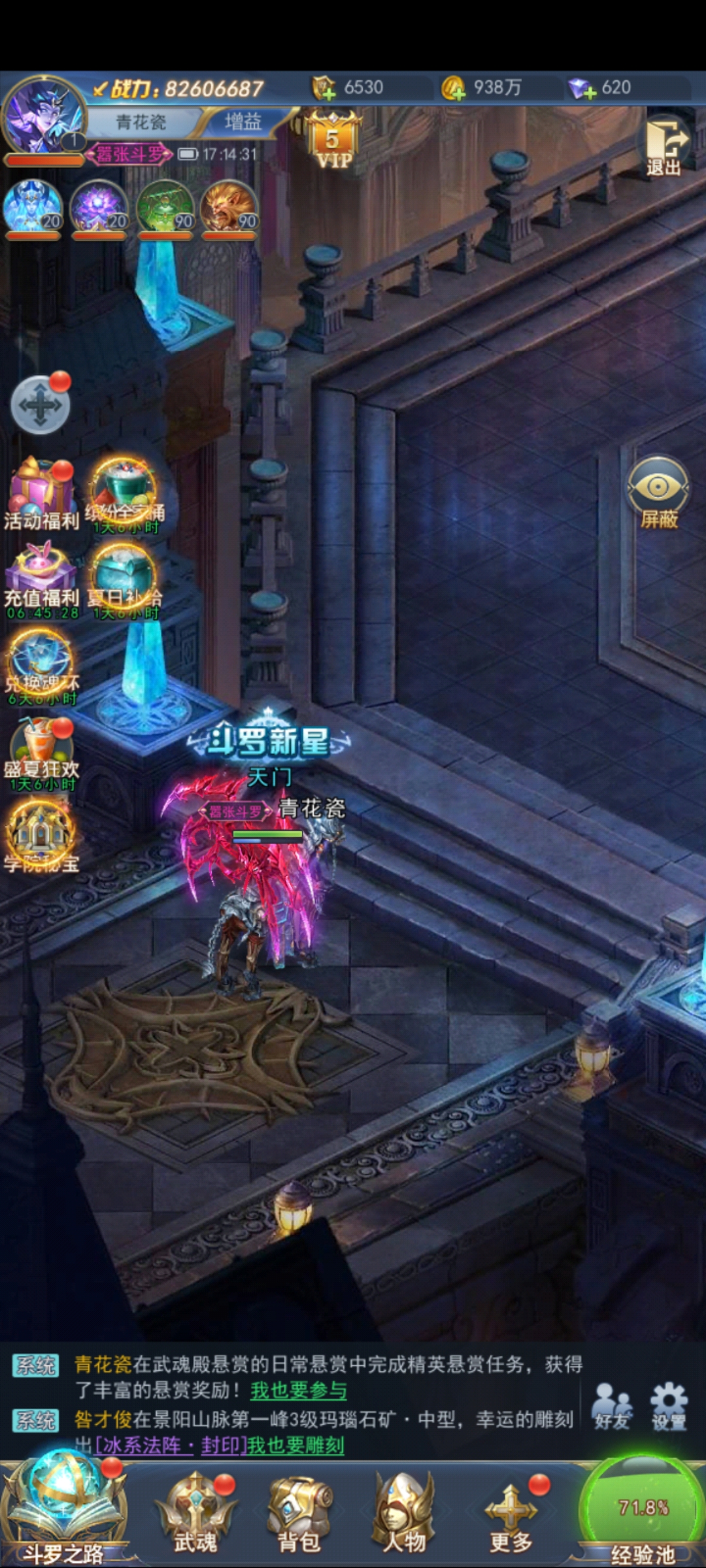Open 充值福利 recharge rewards
The width and height of the screenshot is (706, 1568).
pyautogui.click(x=41, y=579)
